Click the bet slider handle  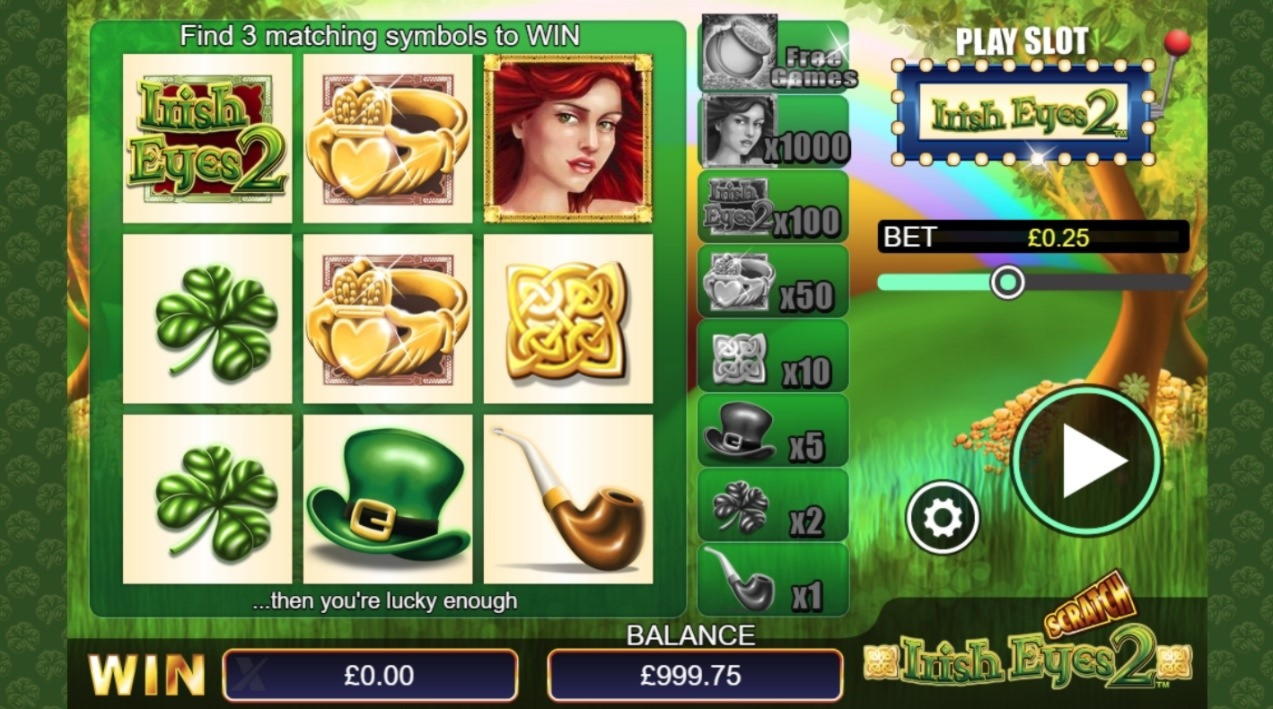pyautogui.click(x=1007, y=282)
